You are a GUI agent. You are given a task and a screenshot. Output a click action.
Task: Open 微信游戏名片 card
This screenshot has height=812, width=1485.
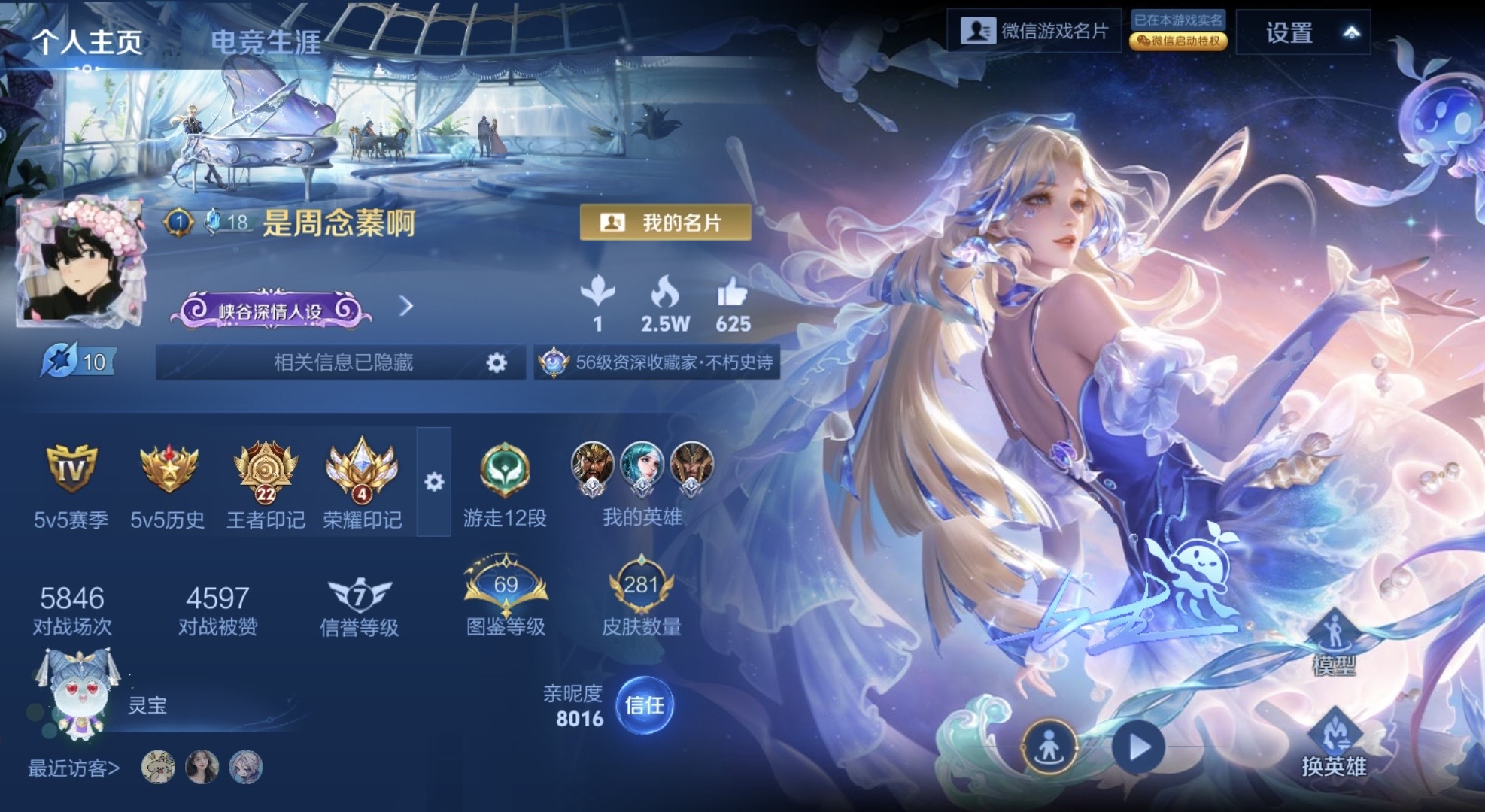click(1034, 31)
